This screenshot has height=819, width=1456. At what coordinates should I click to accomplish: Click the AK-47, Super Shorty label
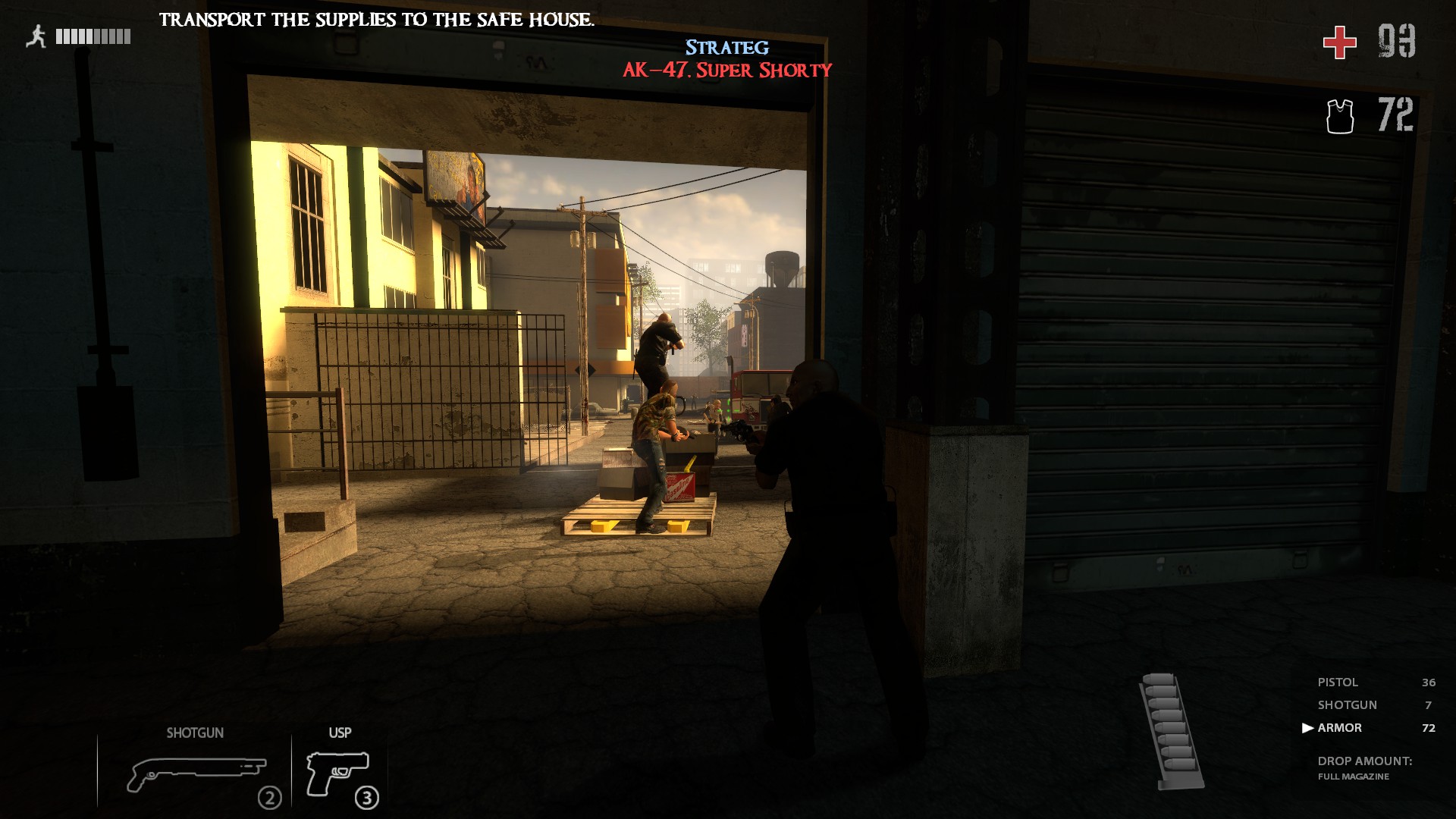(727, 71)
